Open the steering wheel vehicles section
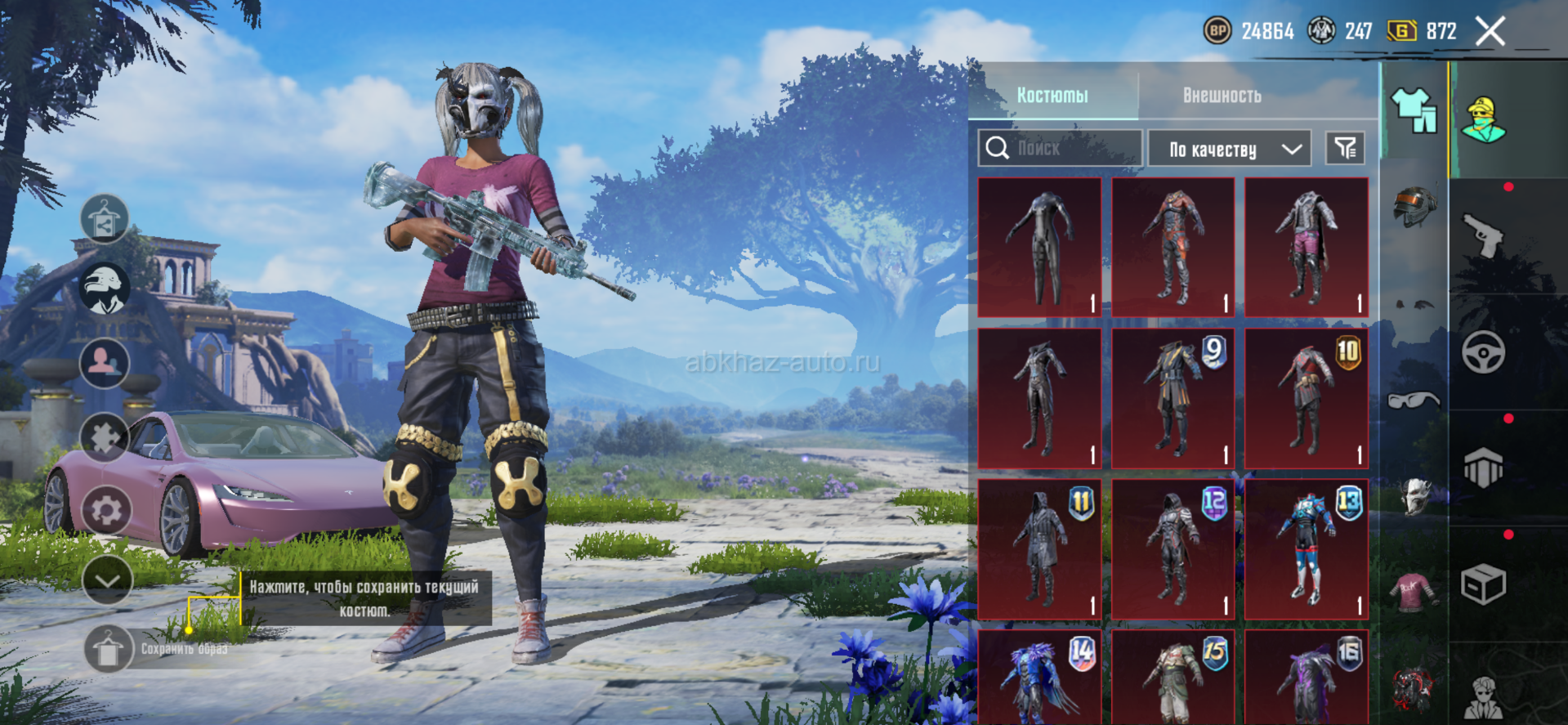This screenshot has width=1568, height=725. 1483,352
